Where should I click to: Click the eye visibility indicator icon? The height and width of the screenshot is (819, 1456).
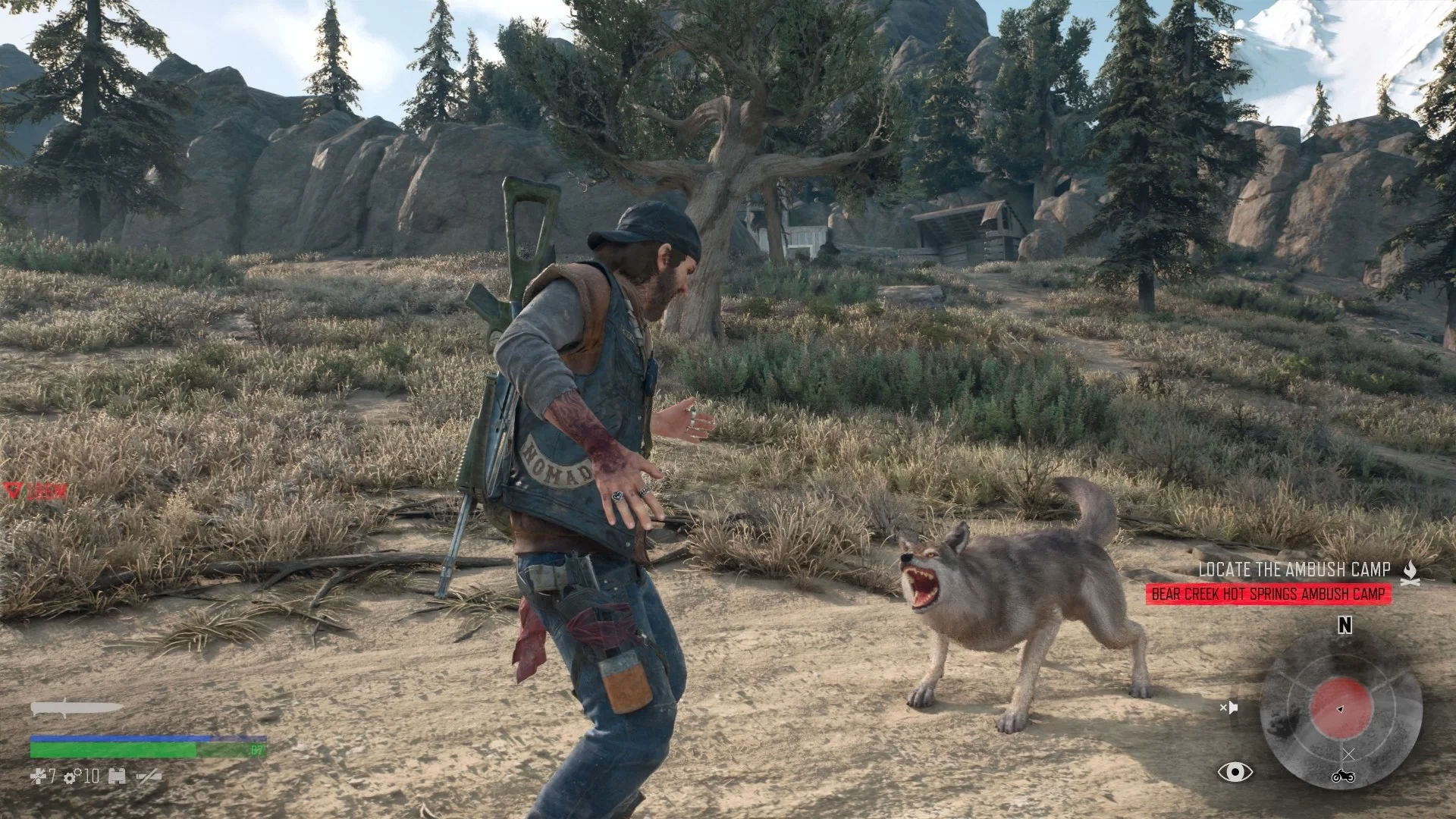coord(1235,772)
